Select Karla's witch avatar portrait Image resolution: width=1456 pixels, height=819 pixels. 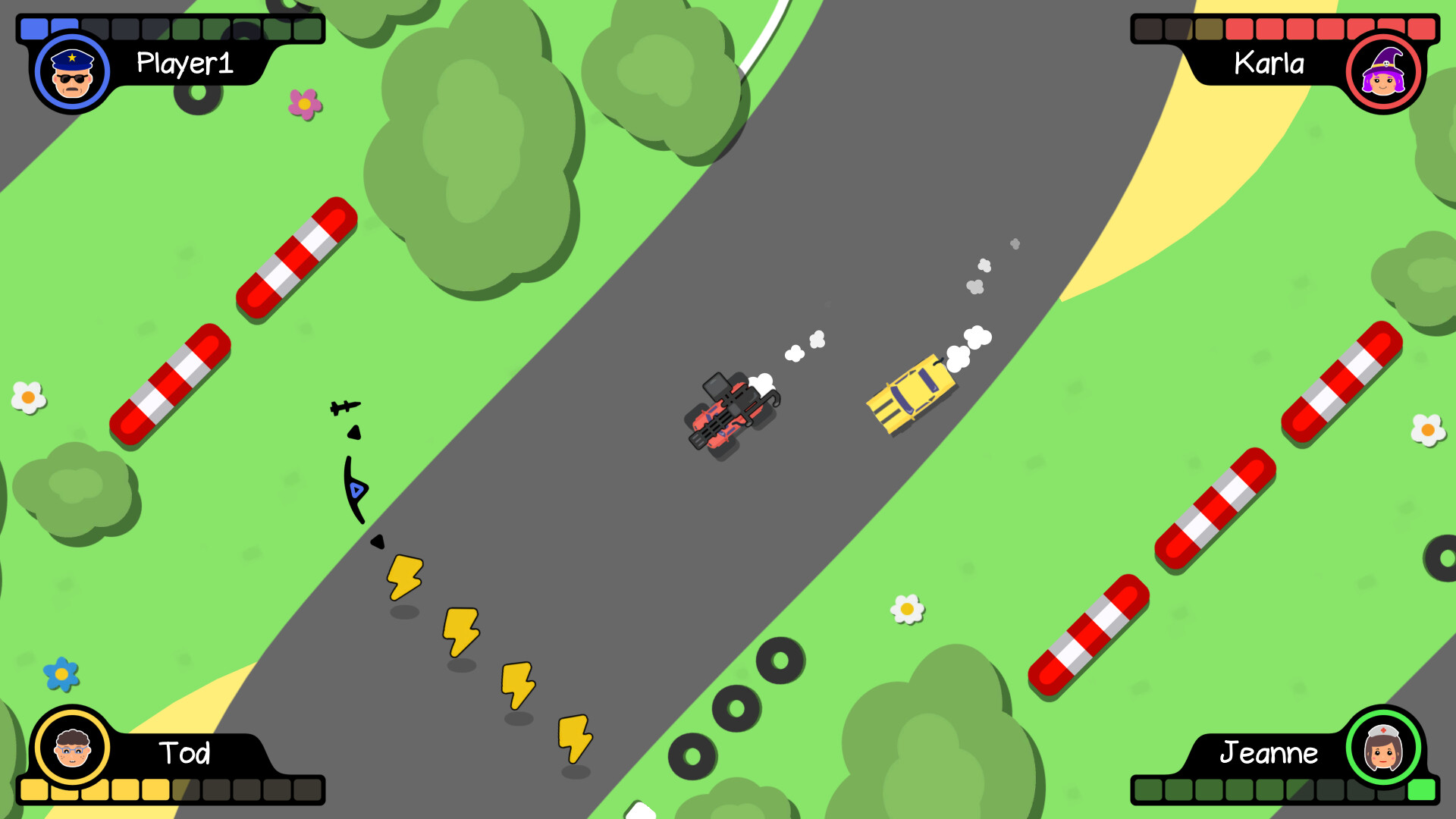1383,71
